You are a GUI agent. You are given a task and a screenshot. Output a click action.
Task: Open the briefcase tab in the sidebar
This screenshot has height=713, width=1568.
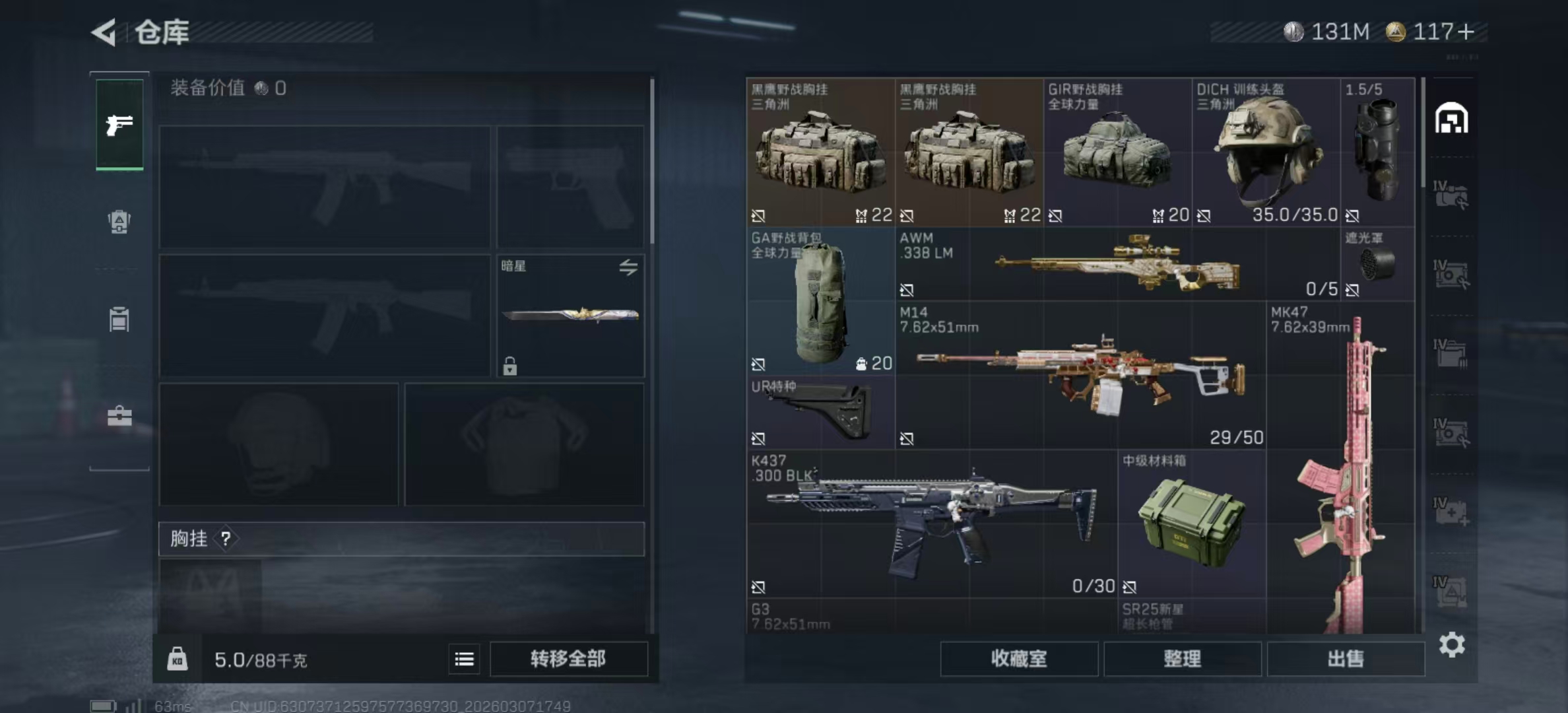[119, 416]
